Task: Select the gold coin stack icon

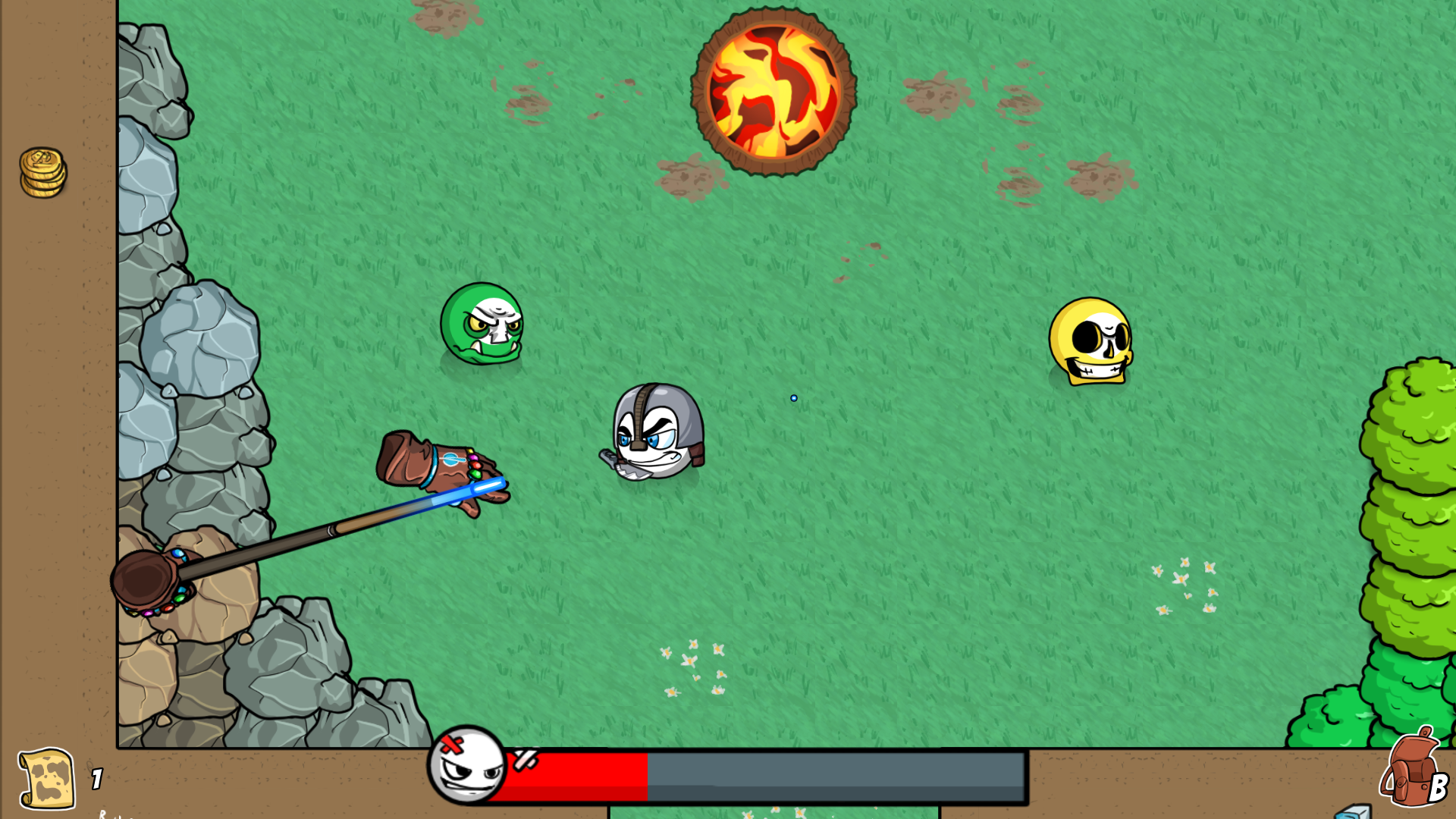Action: coord(42,172)
